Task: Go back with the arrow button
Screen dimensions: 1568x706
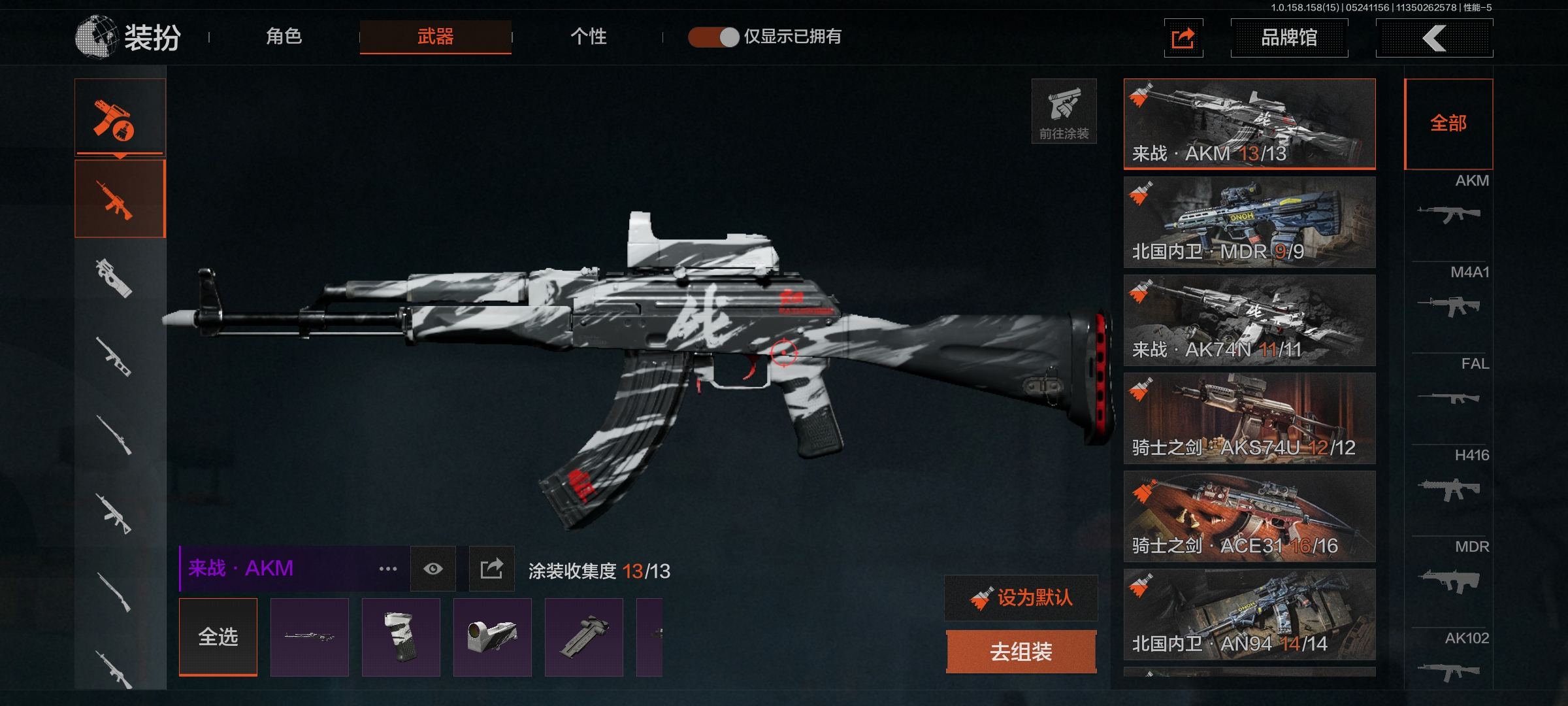Action: coord(1434,38)
